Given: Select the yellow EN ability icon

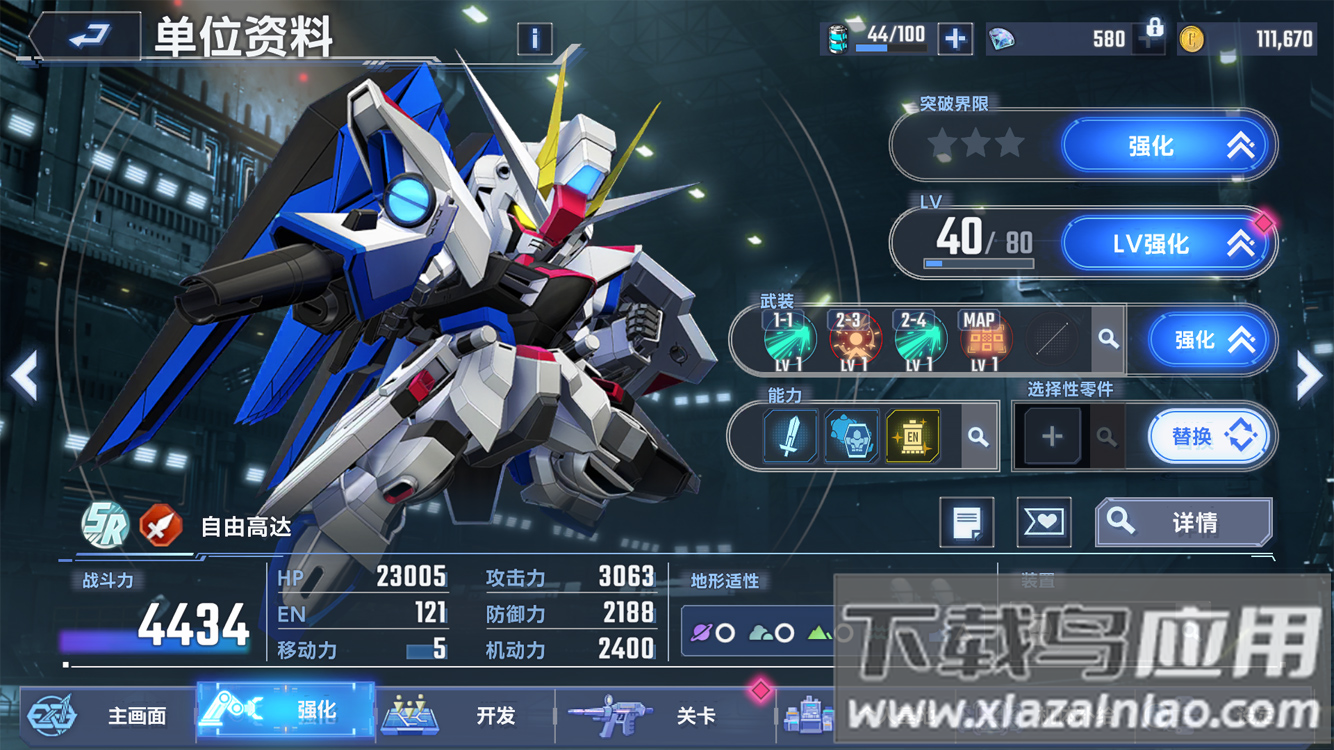Looking at the screenshot, I should tap(912, 436).
